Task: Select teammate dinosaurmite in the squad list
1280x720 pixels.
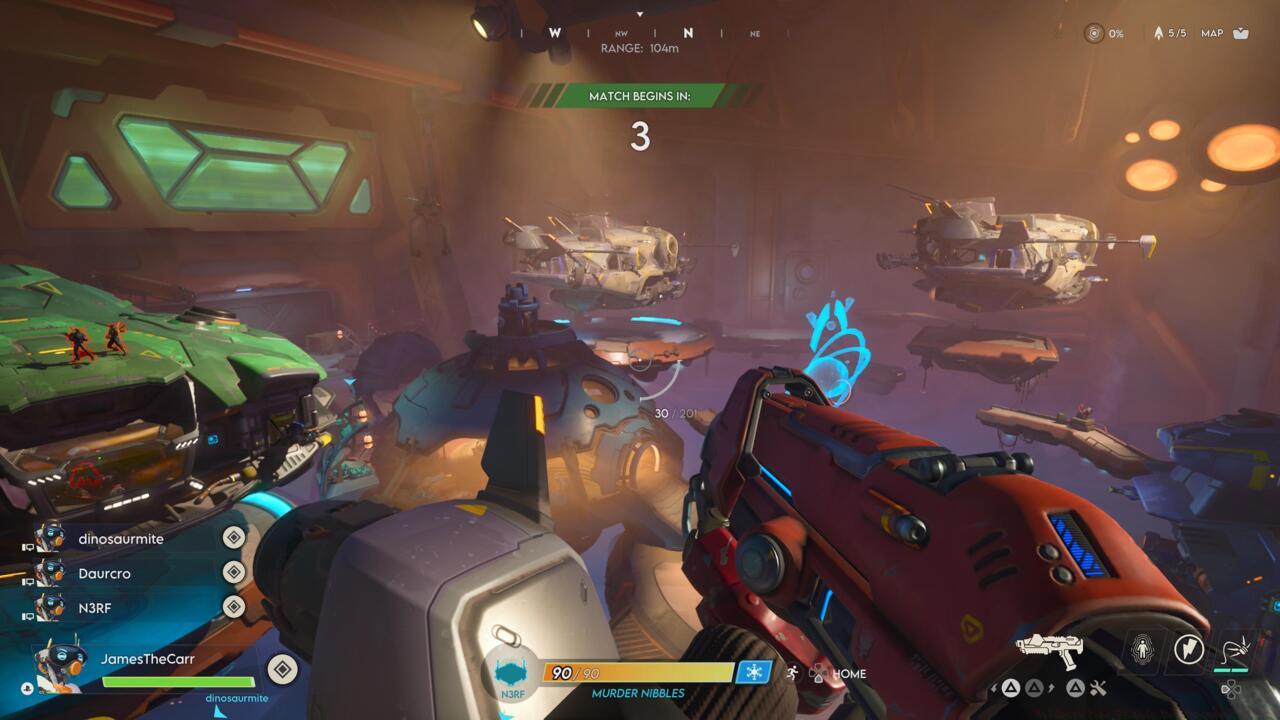Action: point(120,538)
